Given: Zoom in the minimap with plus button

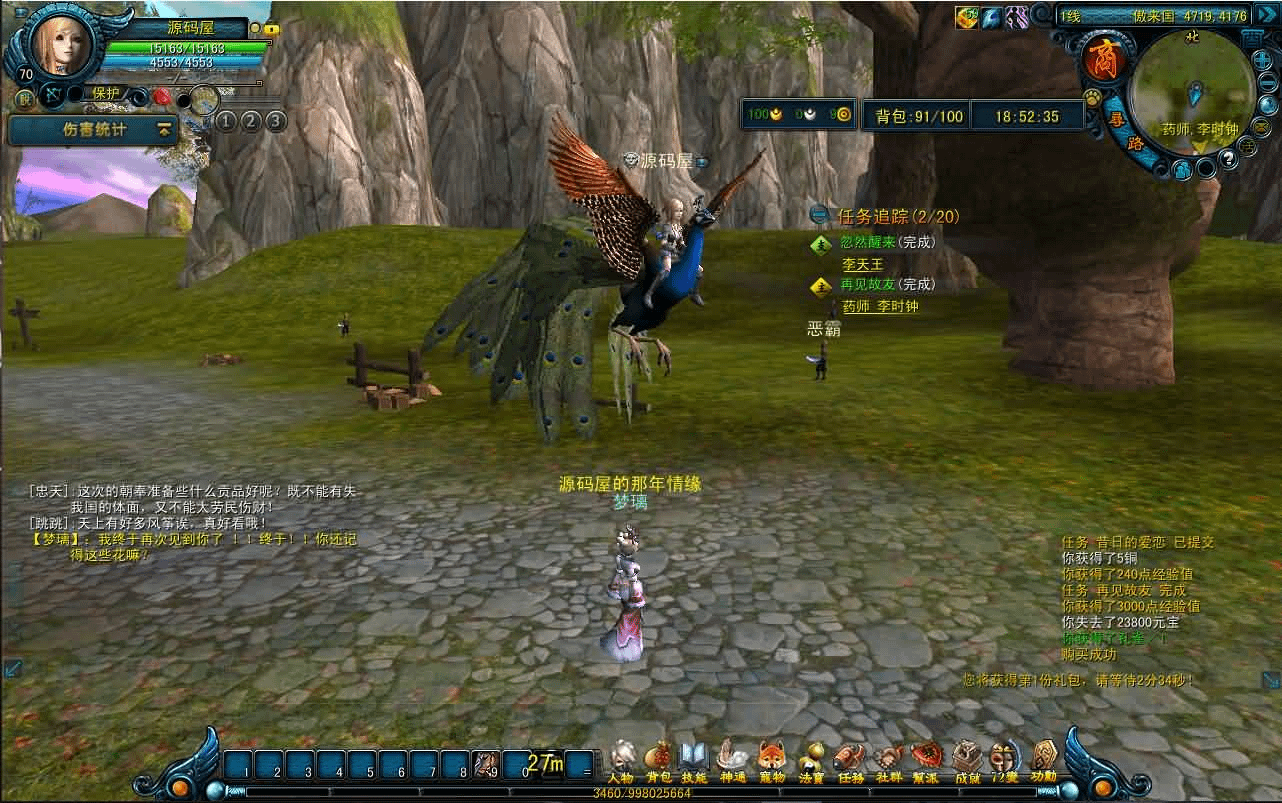Looking at the screenshot, I should (1261, 58).
